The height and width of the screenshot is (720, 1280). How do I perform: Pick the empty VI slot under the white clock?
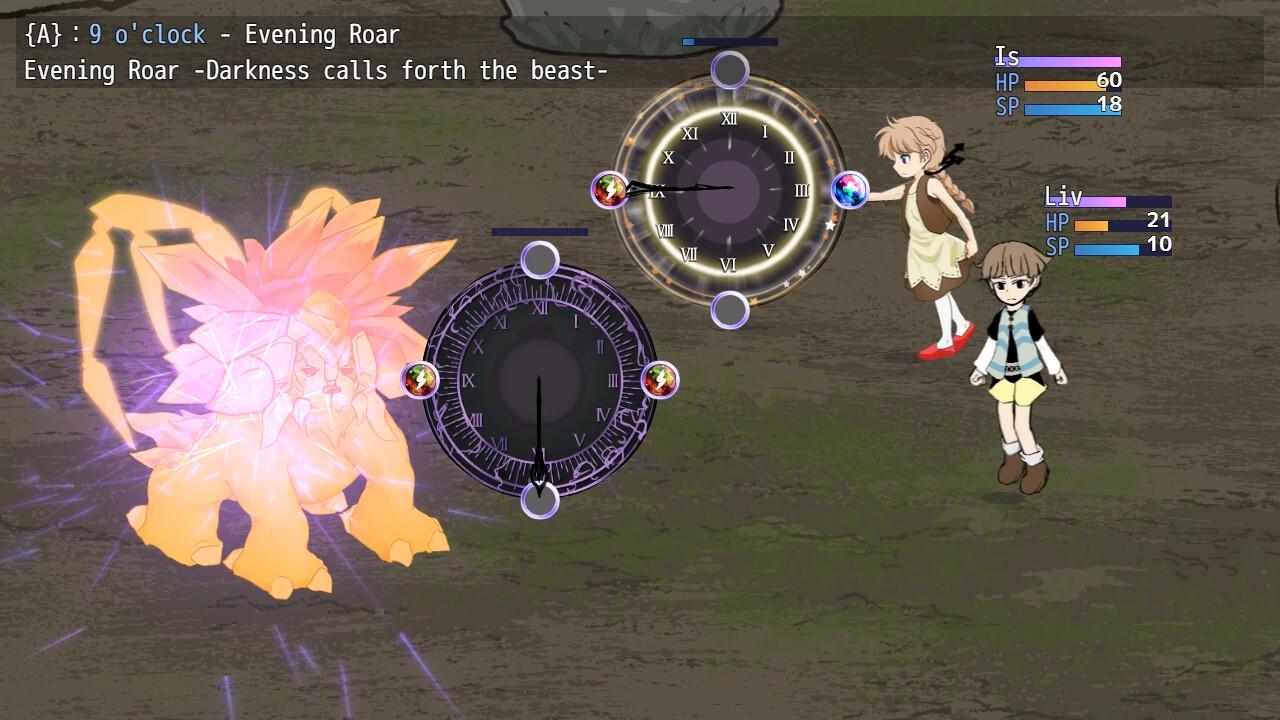pos(730,310)
